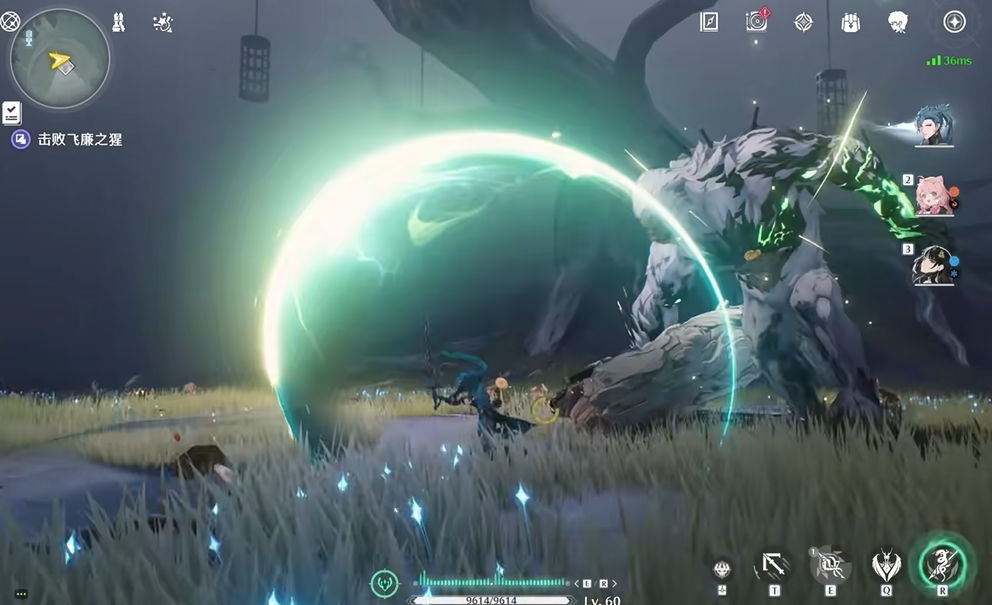
Task: Activate the resonance skill icon
Action: click(829, 566)
